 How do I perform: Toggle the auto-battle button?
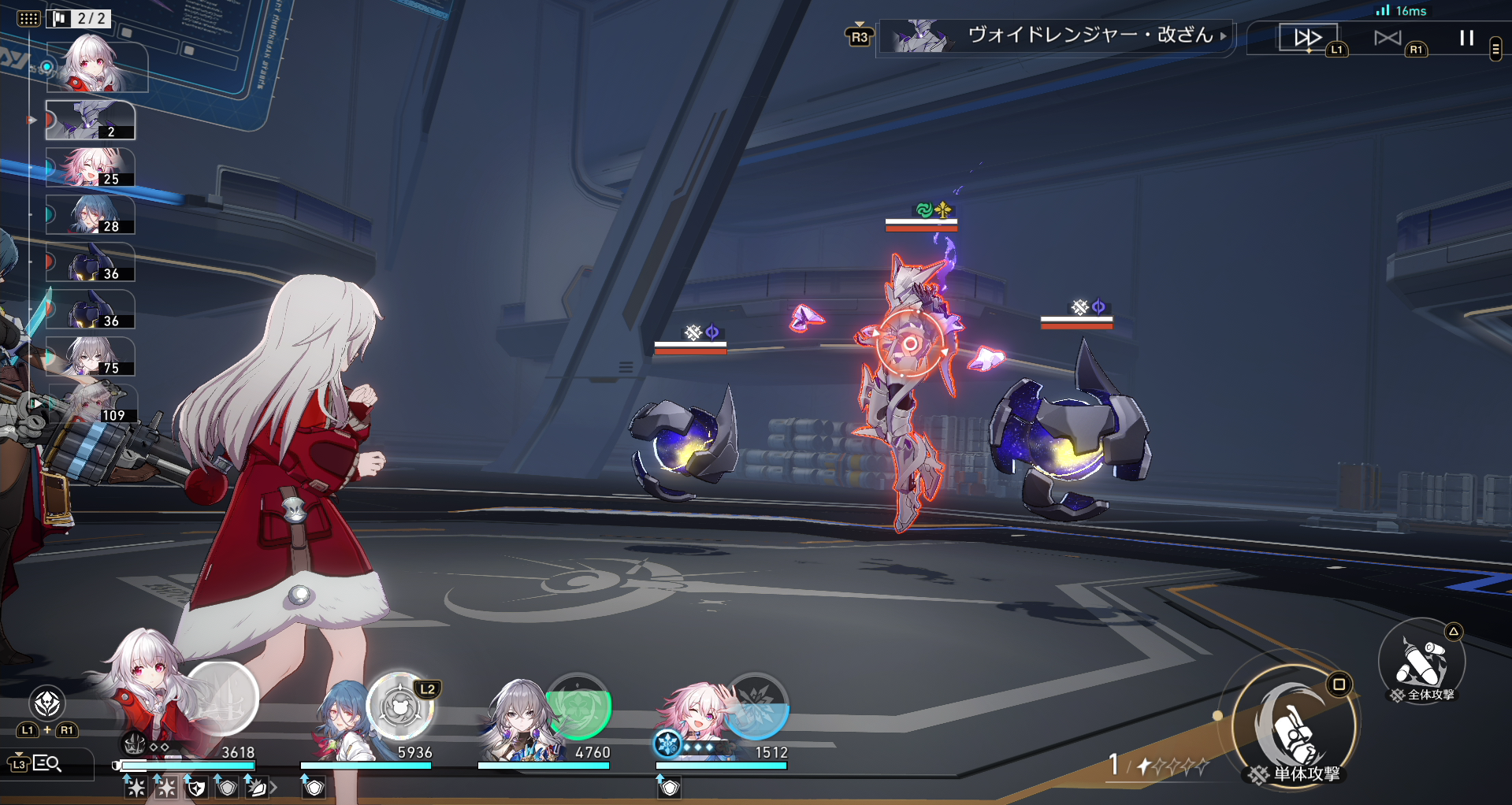click(1388, 38)
